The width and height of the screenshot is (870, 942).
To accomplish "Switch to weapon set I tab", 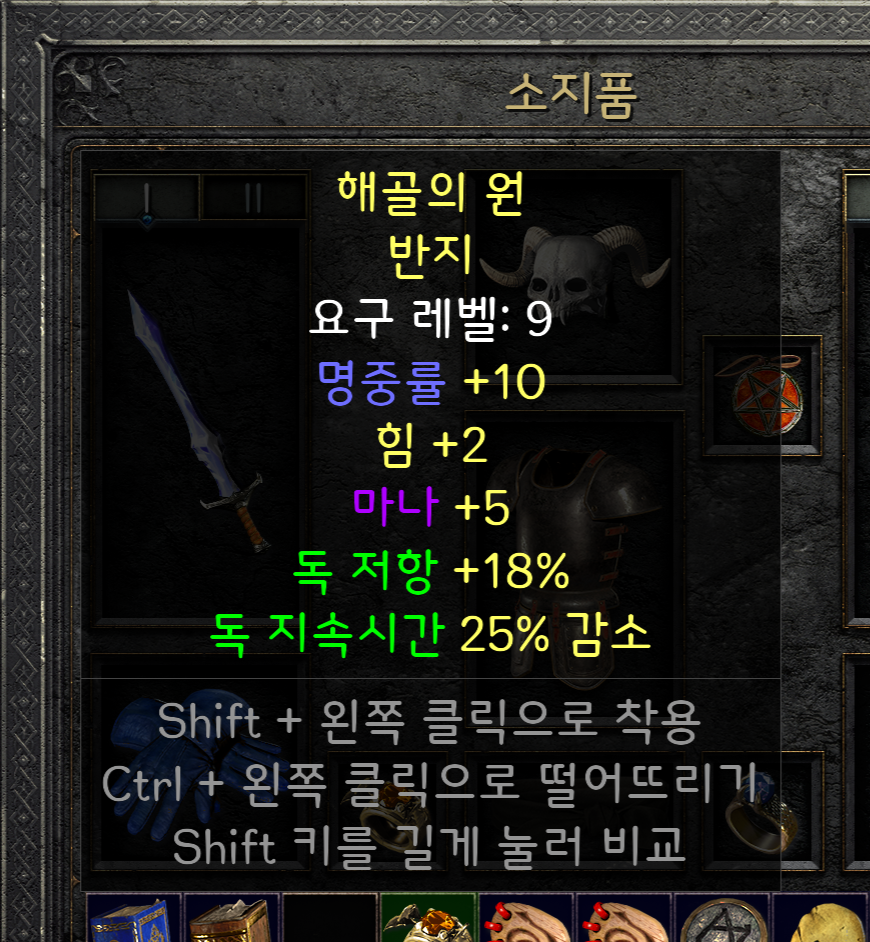I will [147, 197].
